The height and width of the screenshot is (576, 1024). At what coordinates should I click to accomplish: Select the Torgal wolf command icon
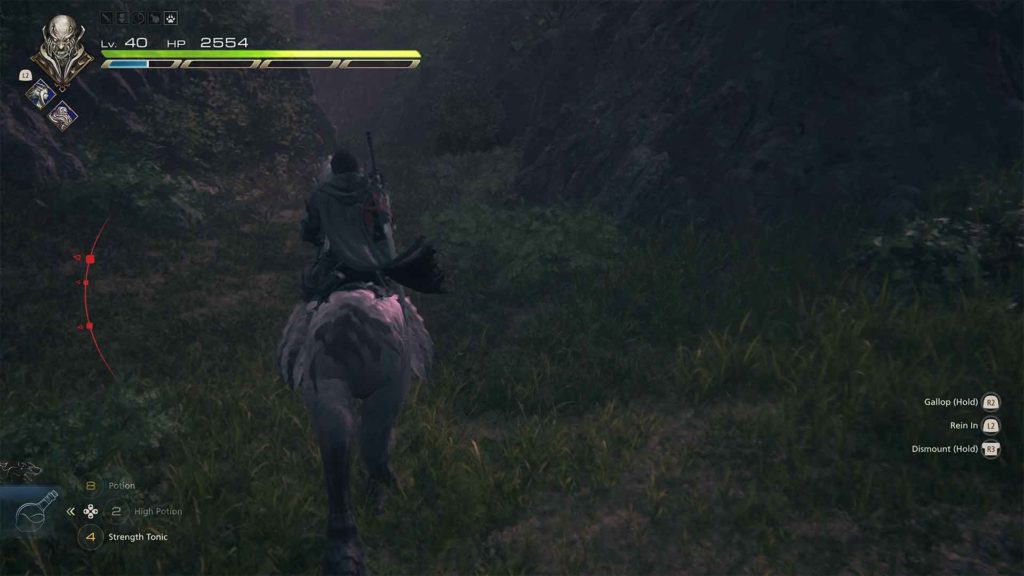coord(20,468)
